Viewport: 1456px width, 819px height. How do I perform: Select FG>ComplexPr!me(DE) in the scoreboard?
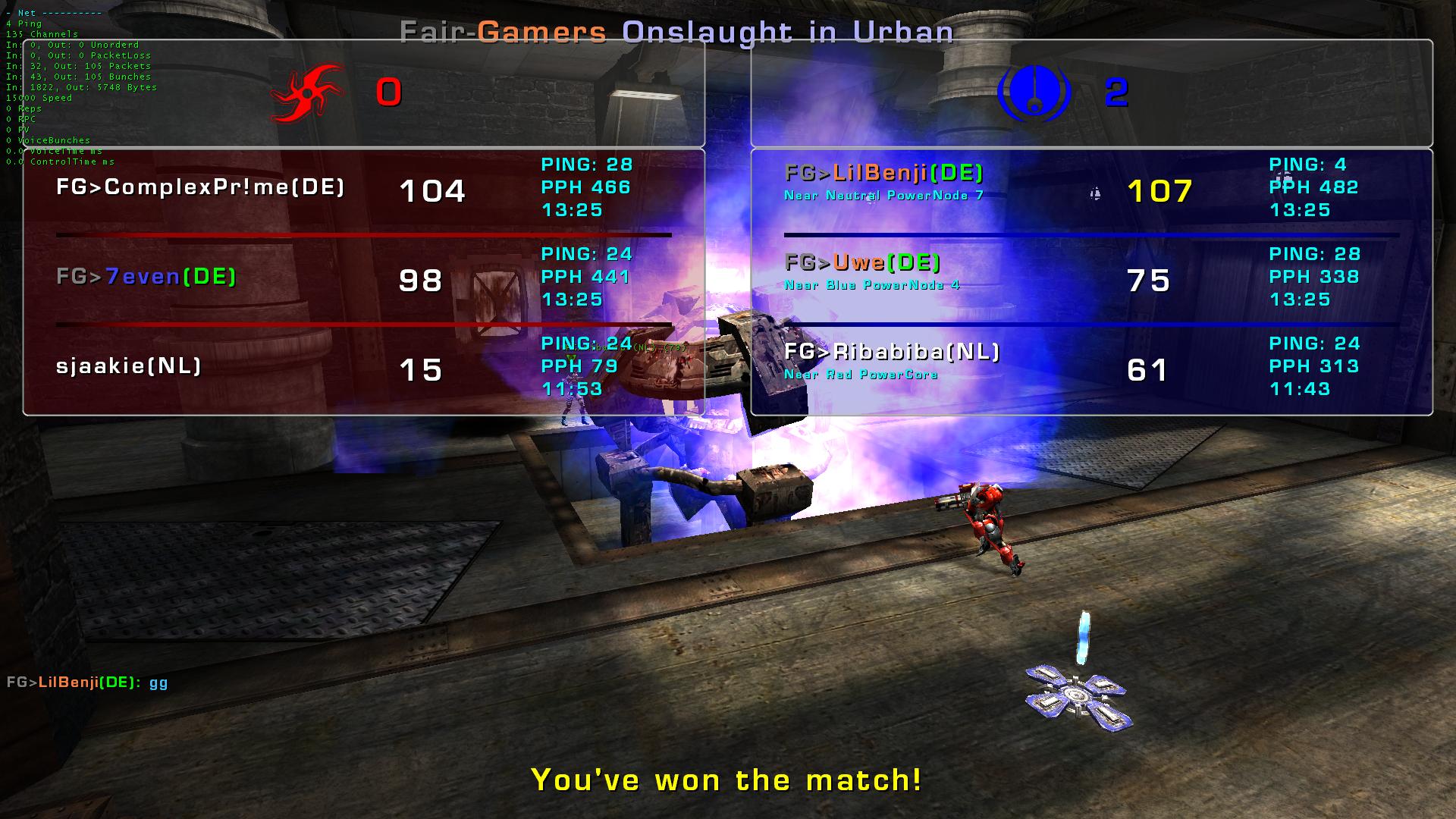tap(200, 187)
